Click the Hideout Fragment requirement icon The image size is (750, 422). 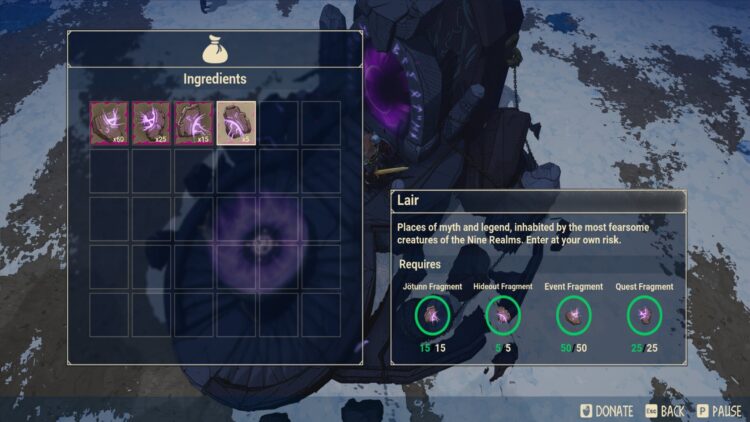tap(502, 316)
